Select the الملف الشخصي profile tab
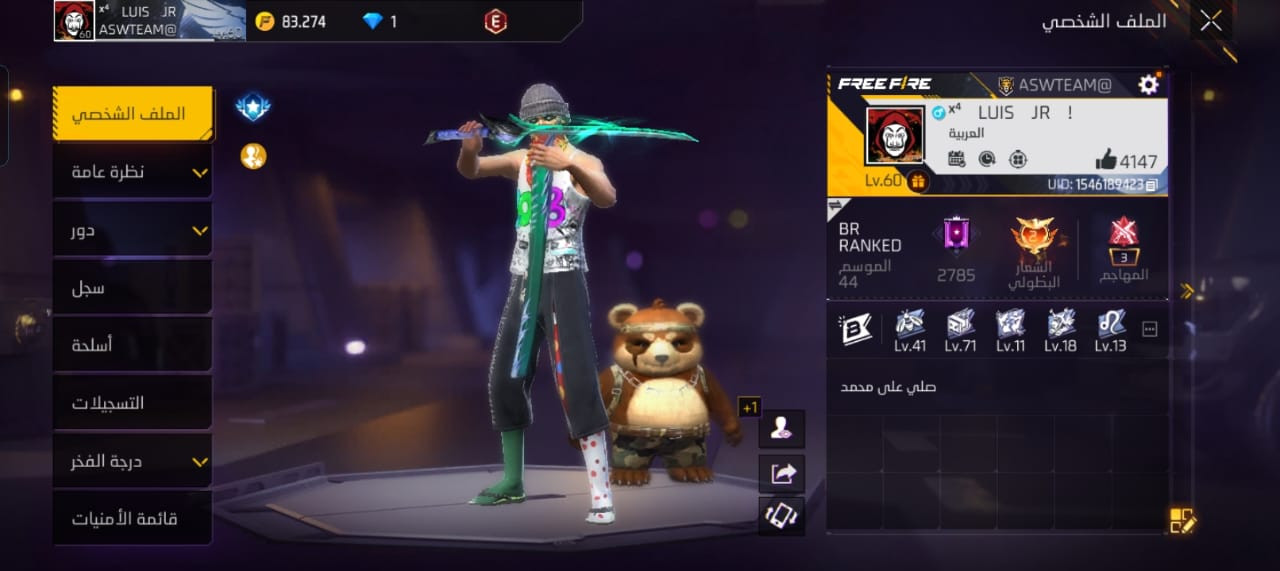This screenshot has width=1280, height=571. point(133,113)
